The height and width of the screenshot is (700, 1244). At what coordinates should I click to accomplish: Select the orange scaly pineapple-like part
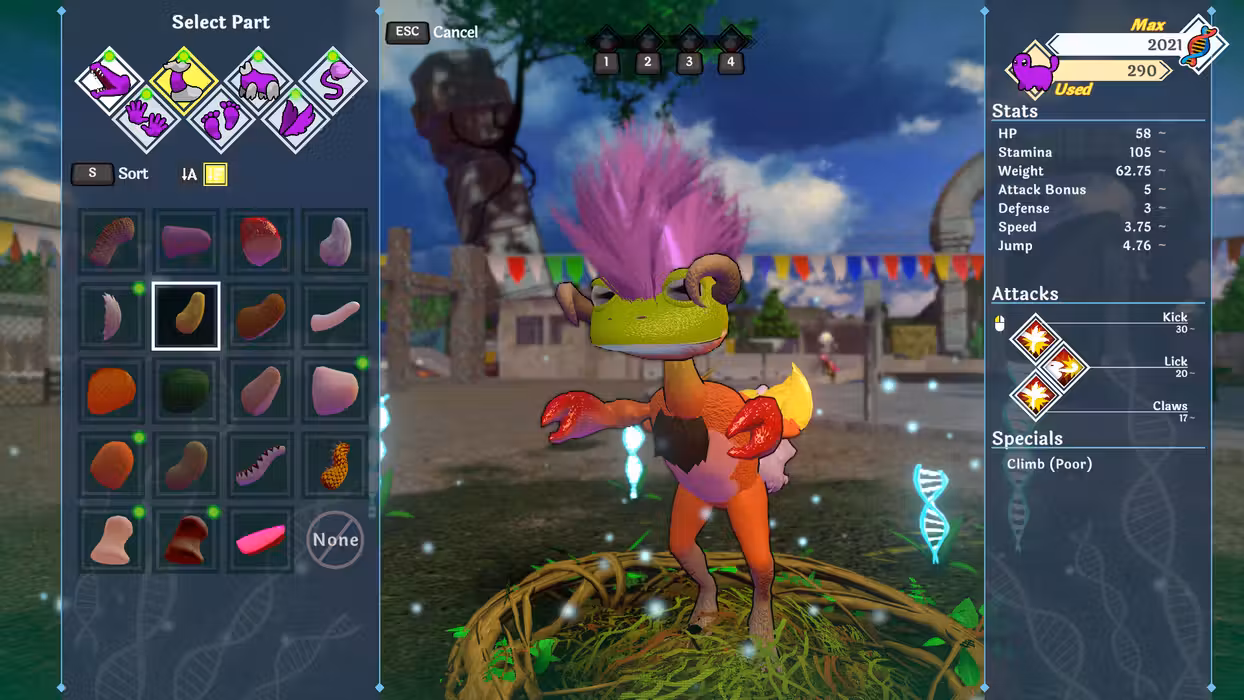[x=335, y=466]
